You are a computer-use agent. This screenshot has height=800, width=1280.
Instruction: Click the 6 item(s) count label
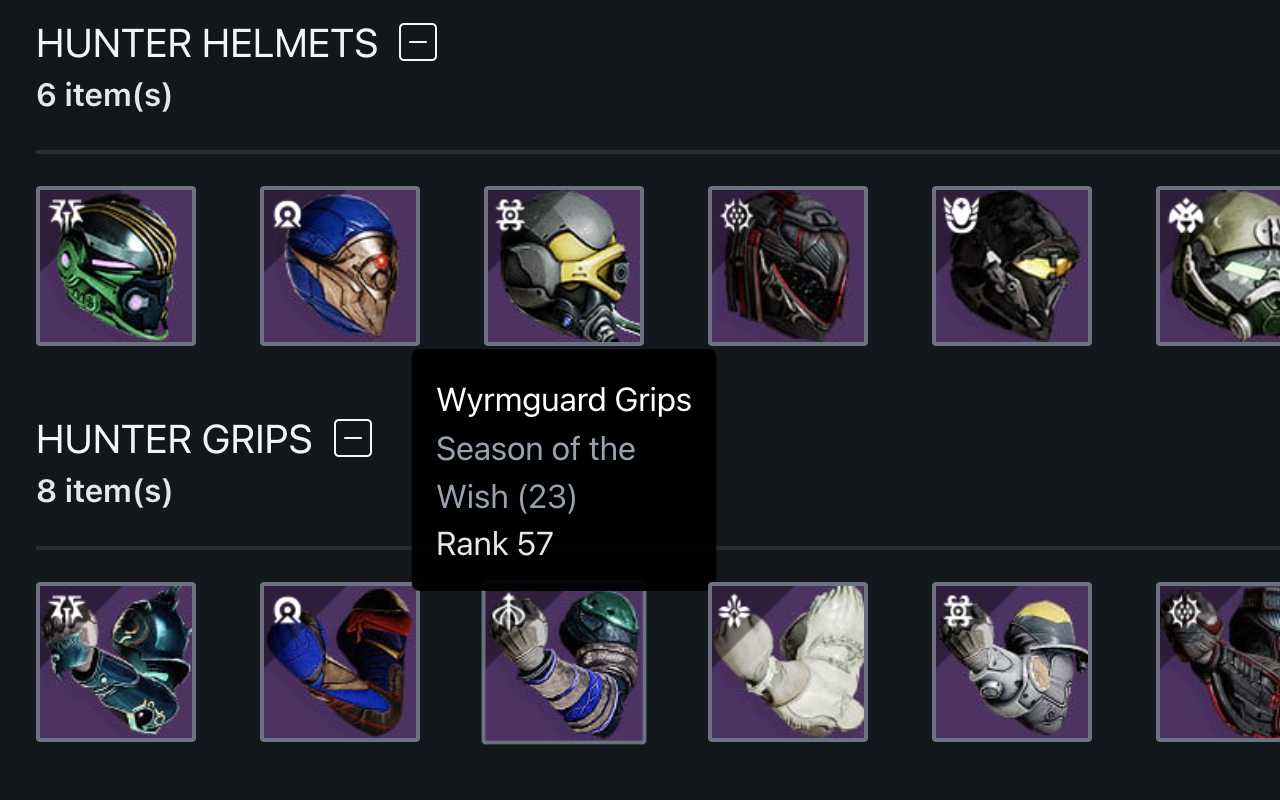coord(103,95)
